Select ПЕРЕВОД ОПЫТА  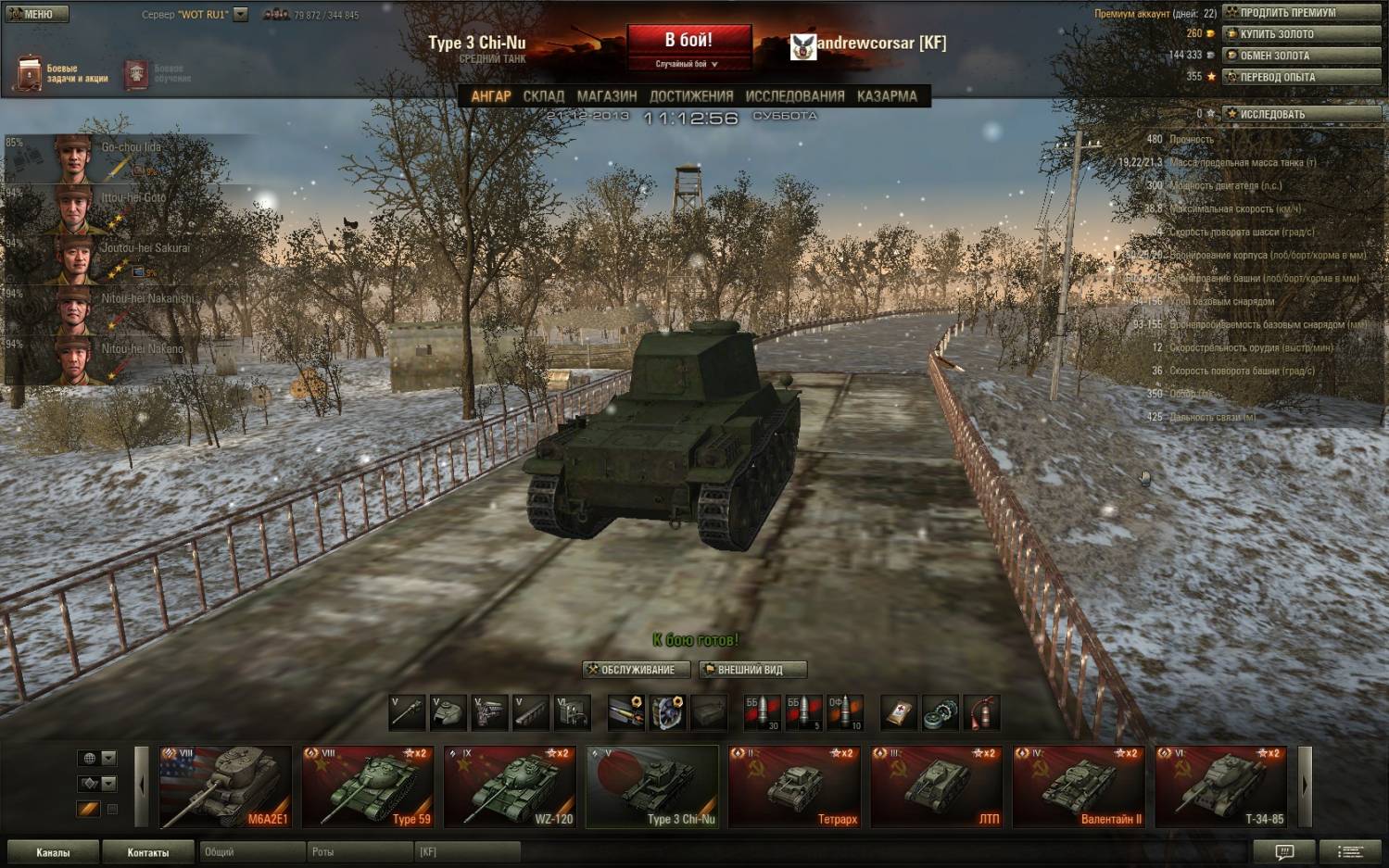[1301, 77]
